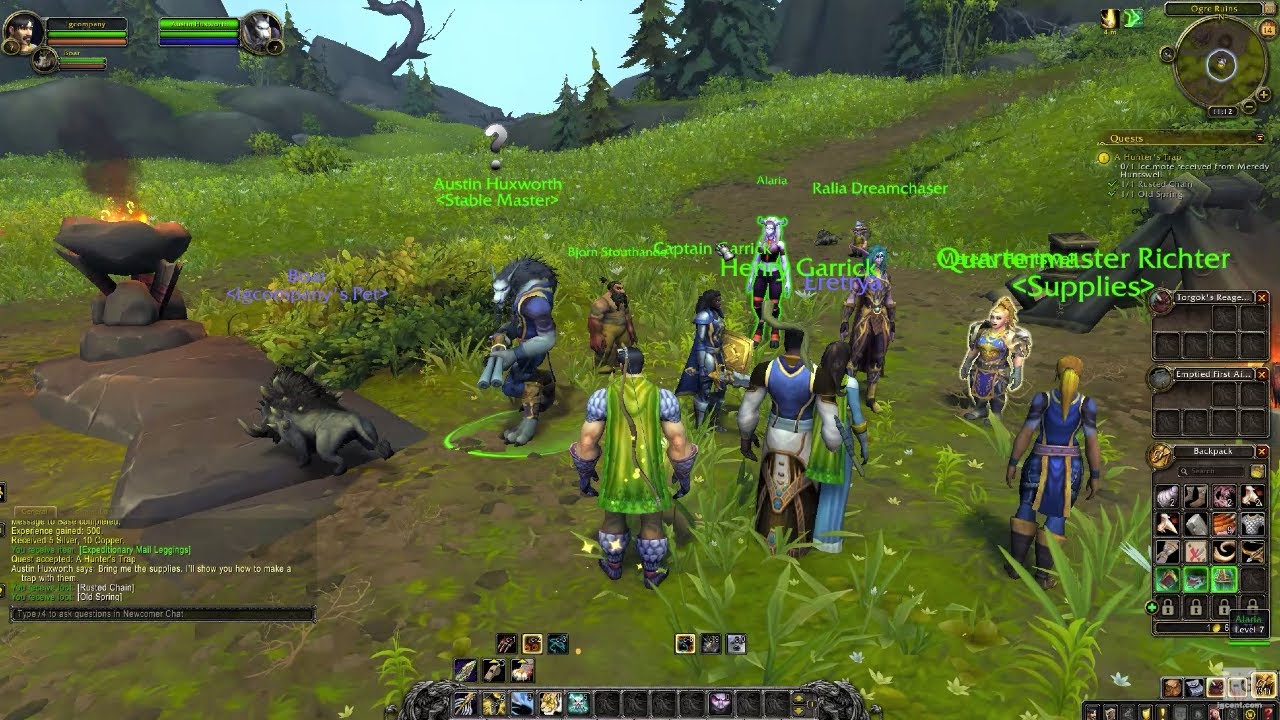Click your pet Bear's portrait frame
The image size is (1280, 720).
pos(45,62)
